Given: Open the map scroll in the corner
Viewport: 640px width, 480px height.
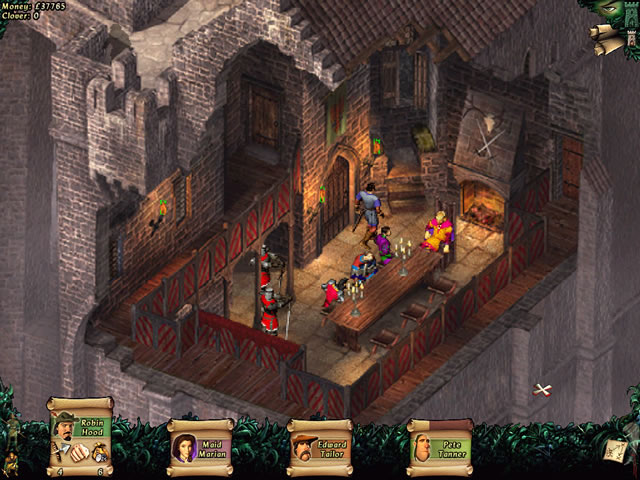Looking at the screenshot, I should (x=614, y=451).
